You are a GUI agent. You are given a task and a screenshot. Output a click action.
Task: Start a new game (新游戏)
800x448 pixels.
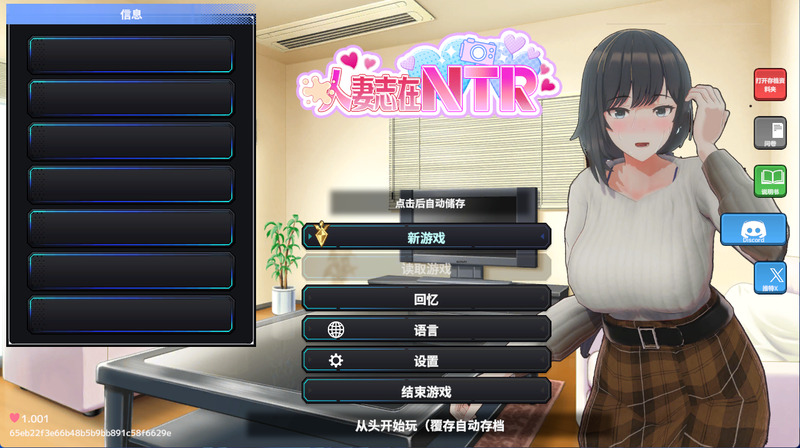[426, 237]
